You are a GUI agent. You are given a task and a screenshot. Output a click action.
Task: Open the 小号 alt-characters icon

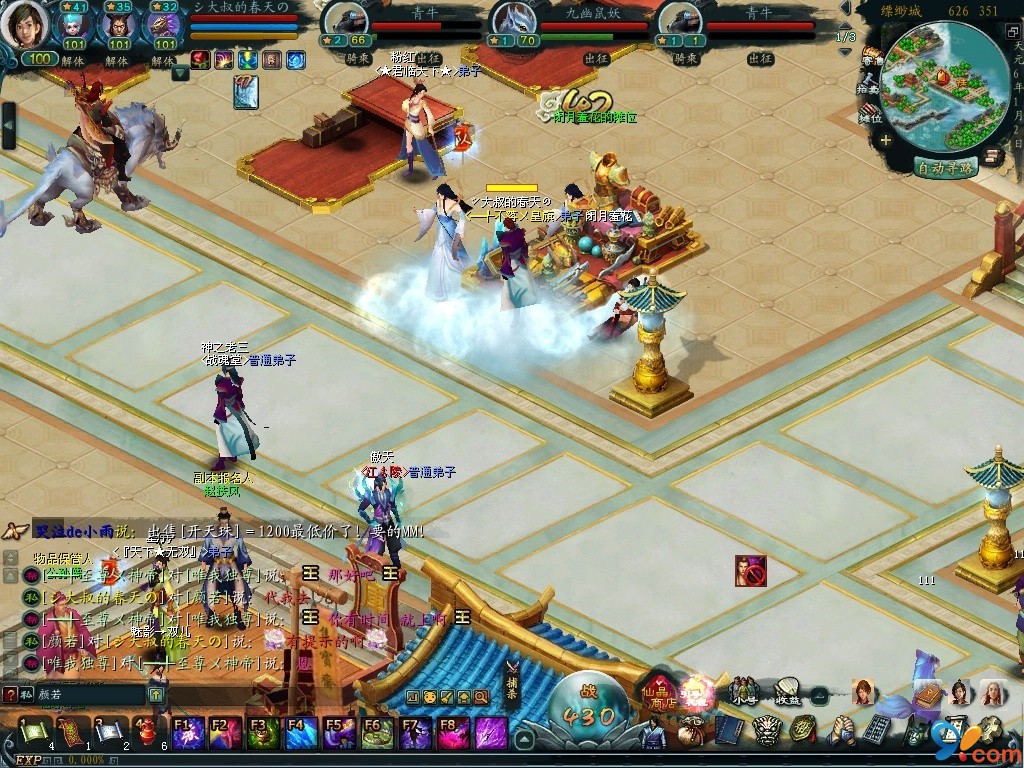coord(743,690)
